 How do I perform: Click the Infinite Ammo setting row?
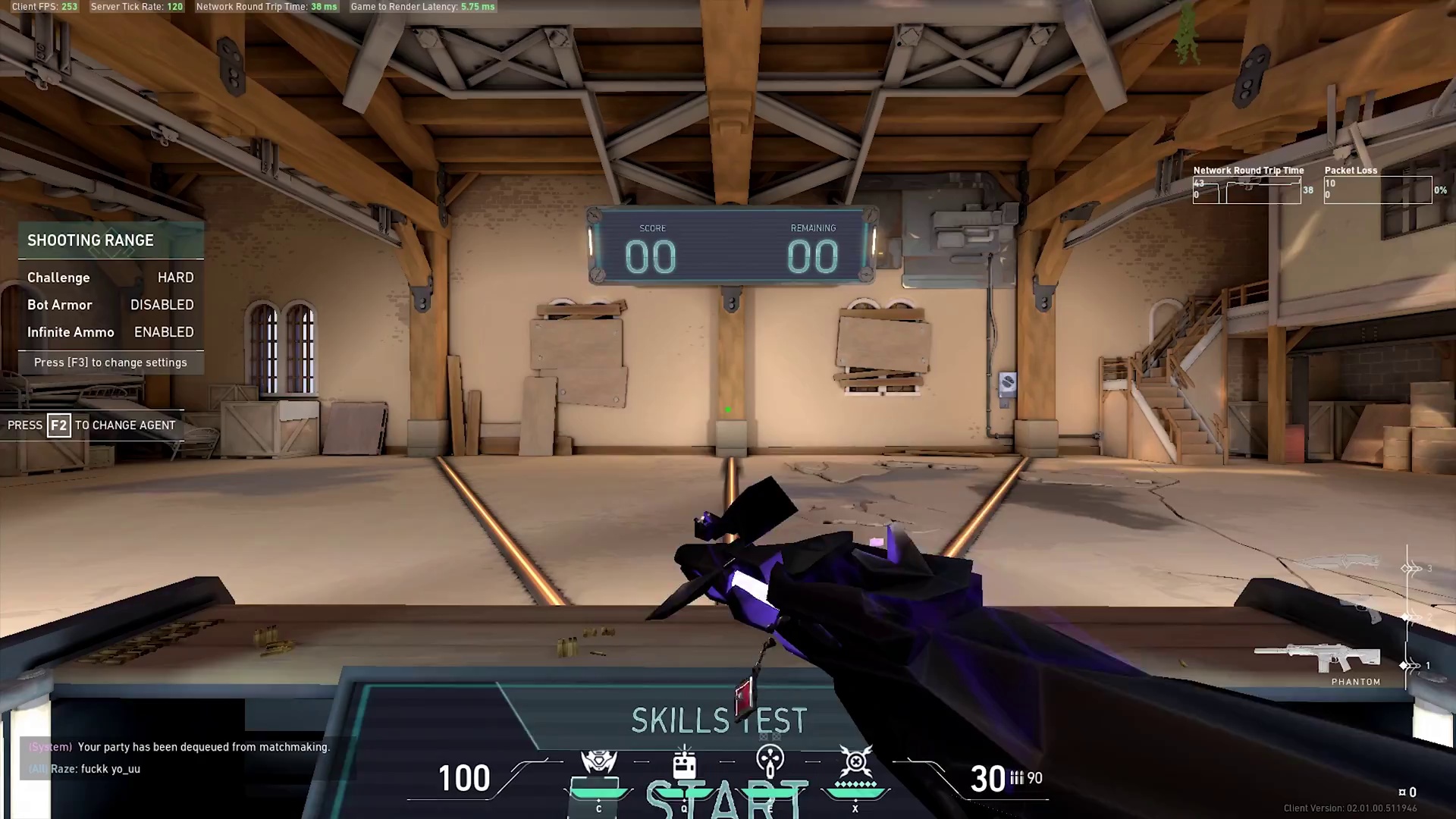tap(111, 332)
